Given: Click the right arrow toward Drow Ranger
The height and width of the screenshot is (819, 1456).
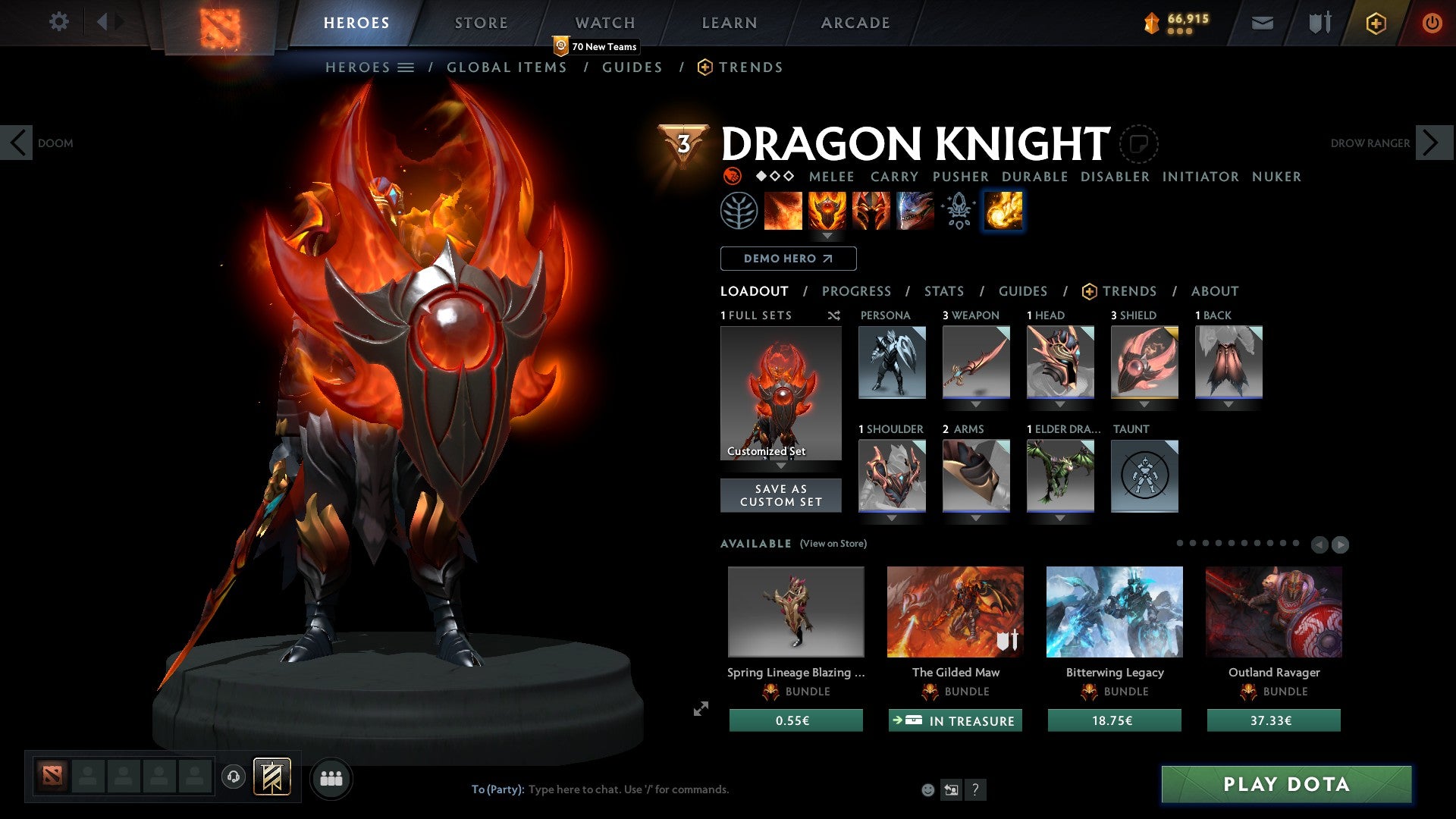Looking at the screenshot, I should pos(1431,142).
